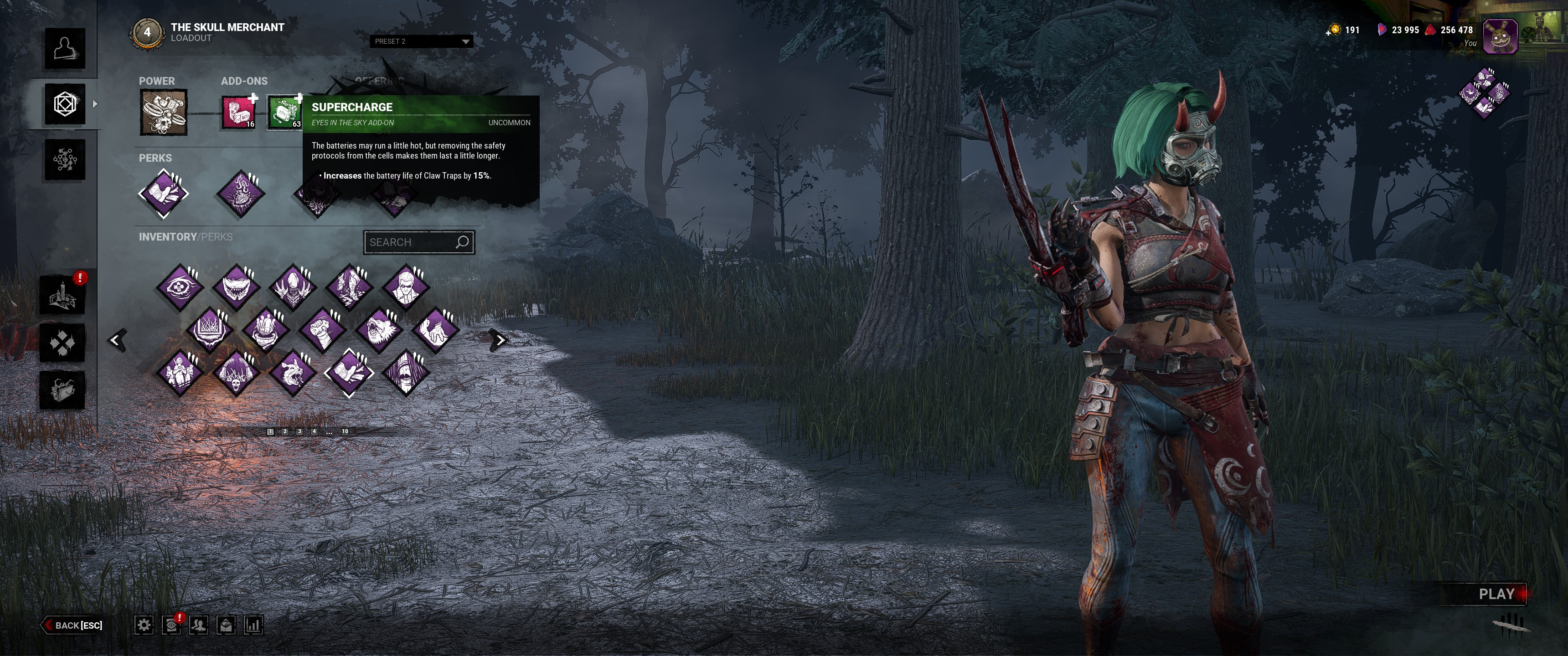Image resolution: width=1568 pixels, height=656 pixels.
Task: Open the bloodweb tab
Action: 65,160
